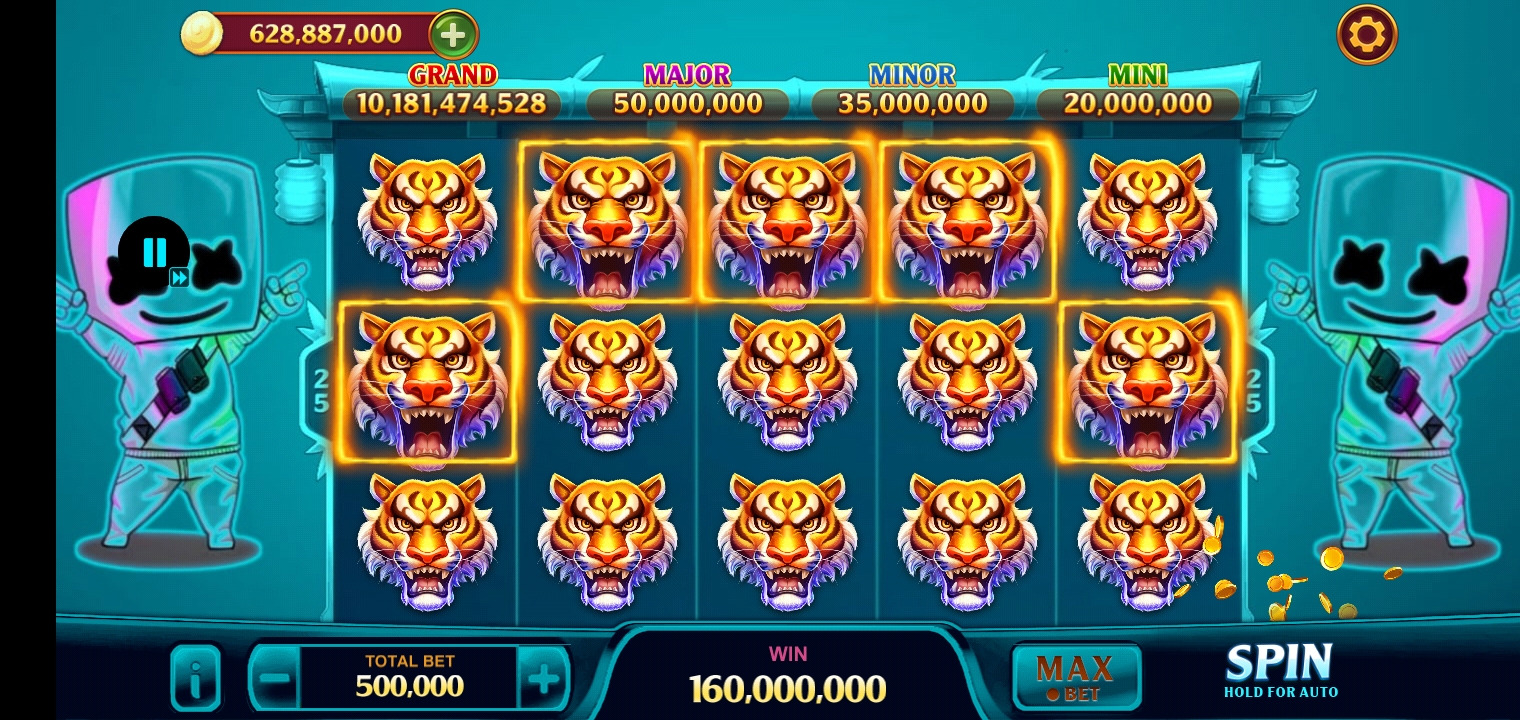
Task: Open the settings gear menu
Action: 1366,33
